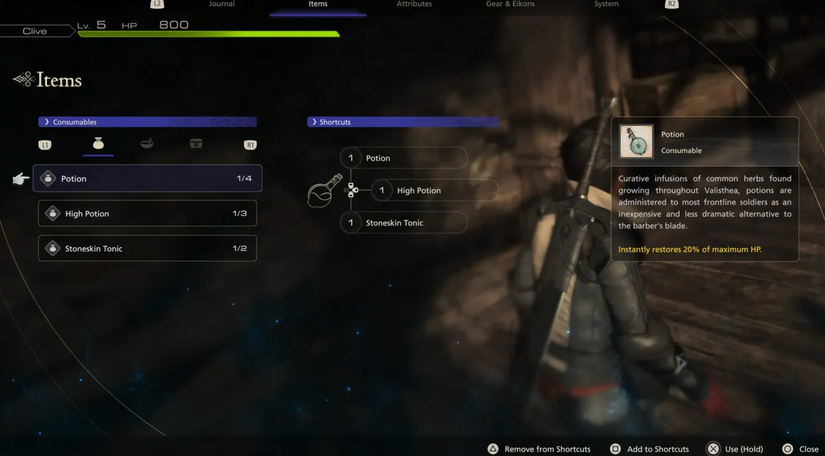This screenshot has width=825, height=456.
Task: Use the selected potion via Use (Hold)
Action: [735, 449]
